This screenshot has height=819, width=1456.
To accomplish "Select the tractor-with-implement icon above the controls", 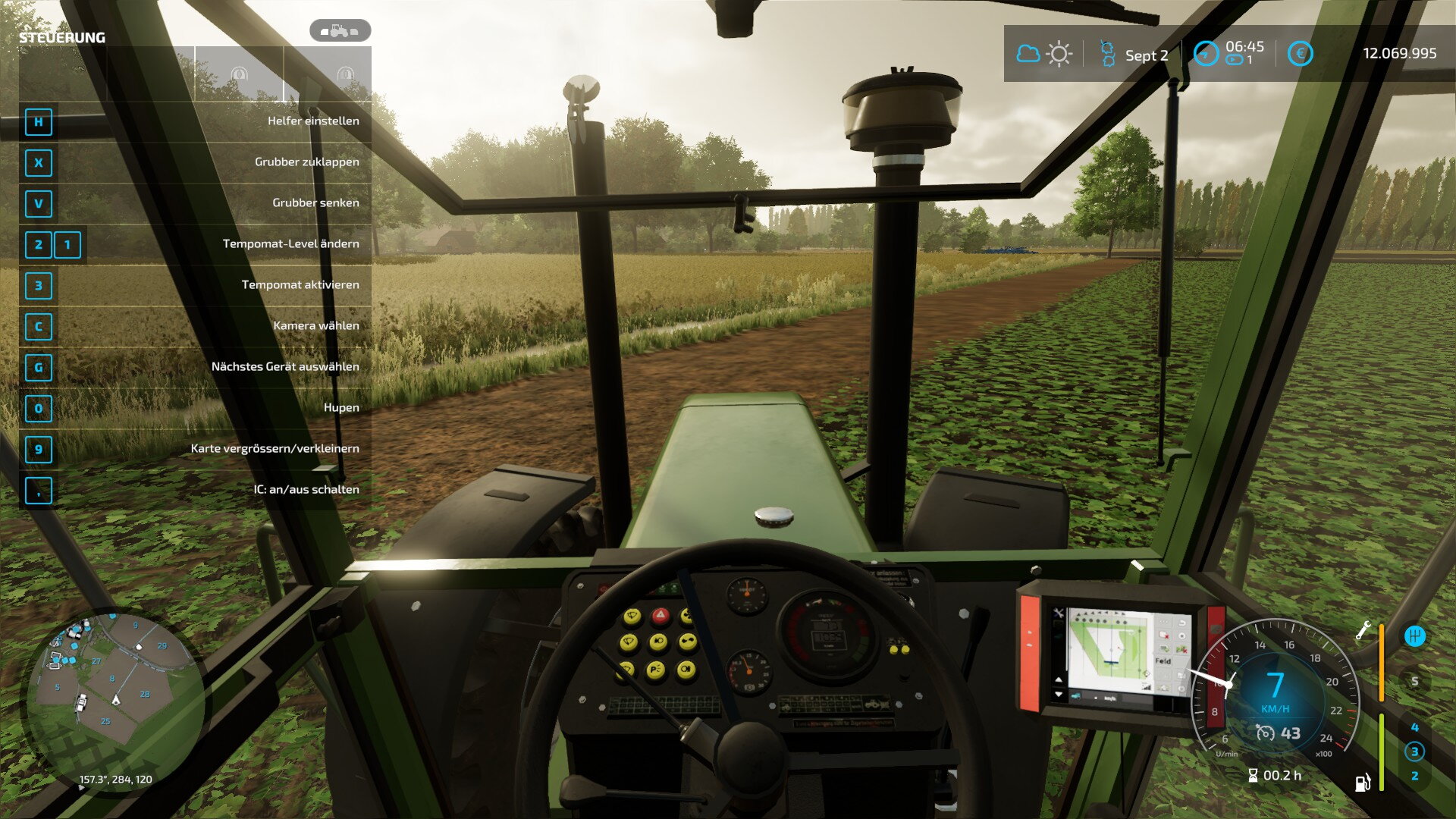I will coord(340,31).
